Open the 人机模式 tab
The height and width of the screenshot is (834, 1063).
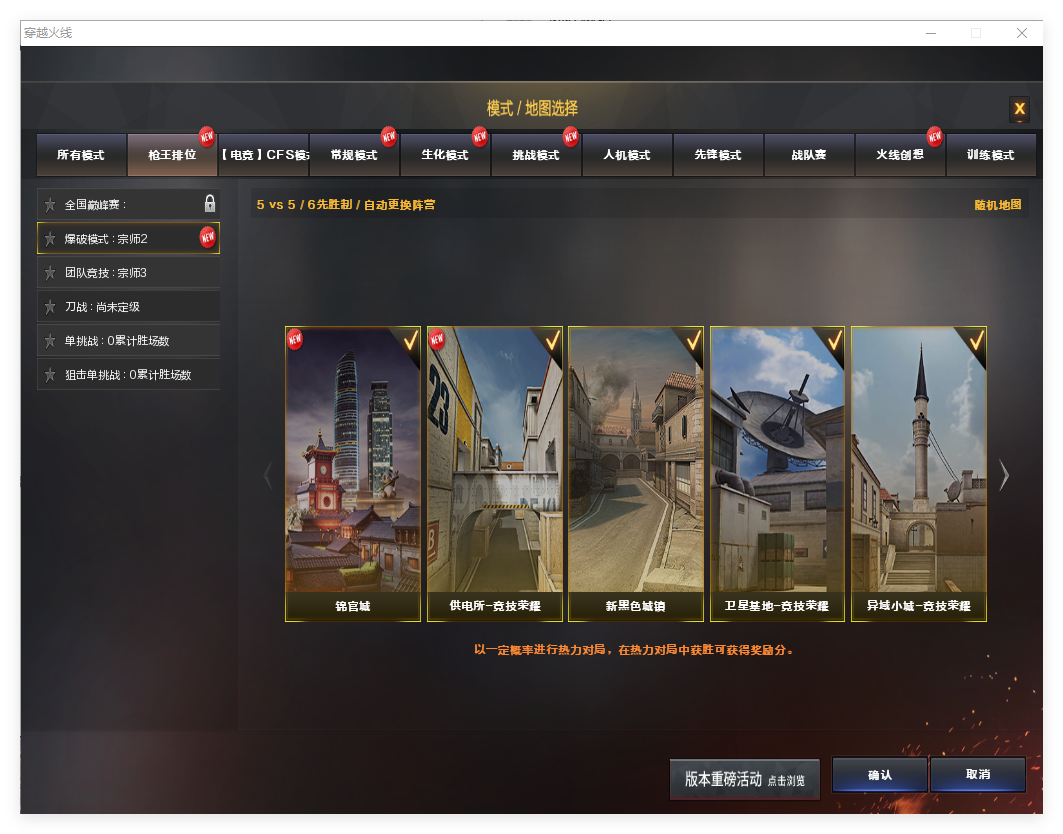(x=627, y=155)
